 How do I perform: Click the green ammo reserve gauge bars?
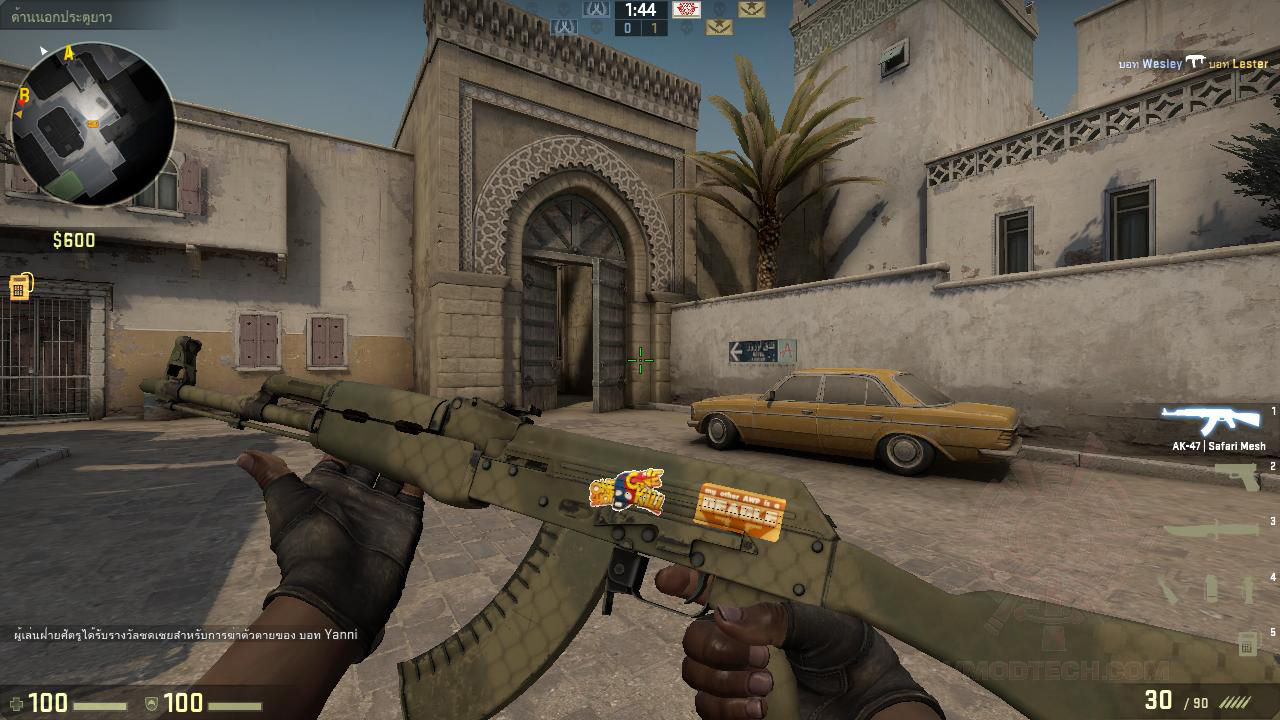tap(1234, 701)
